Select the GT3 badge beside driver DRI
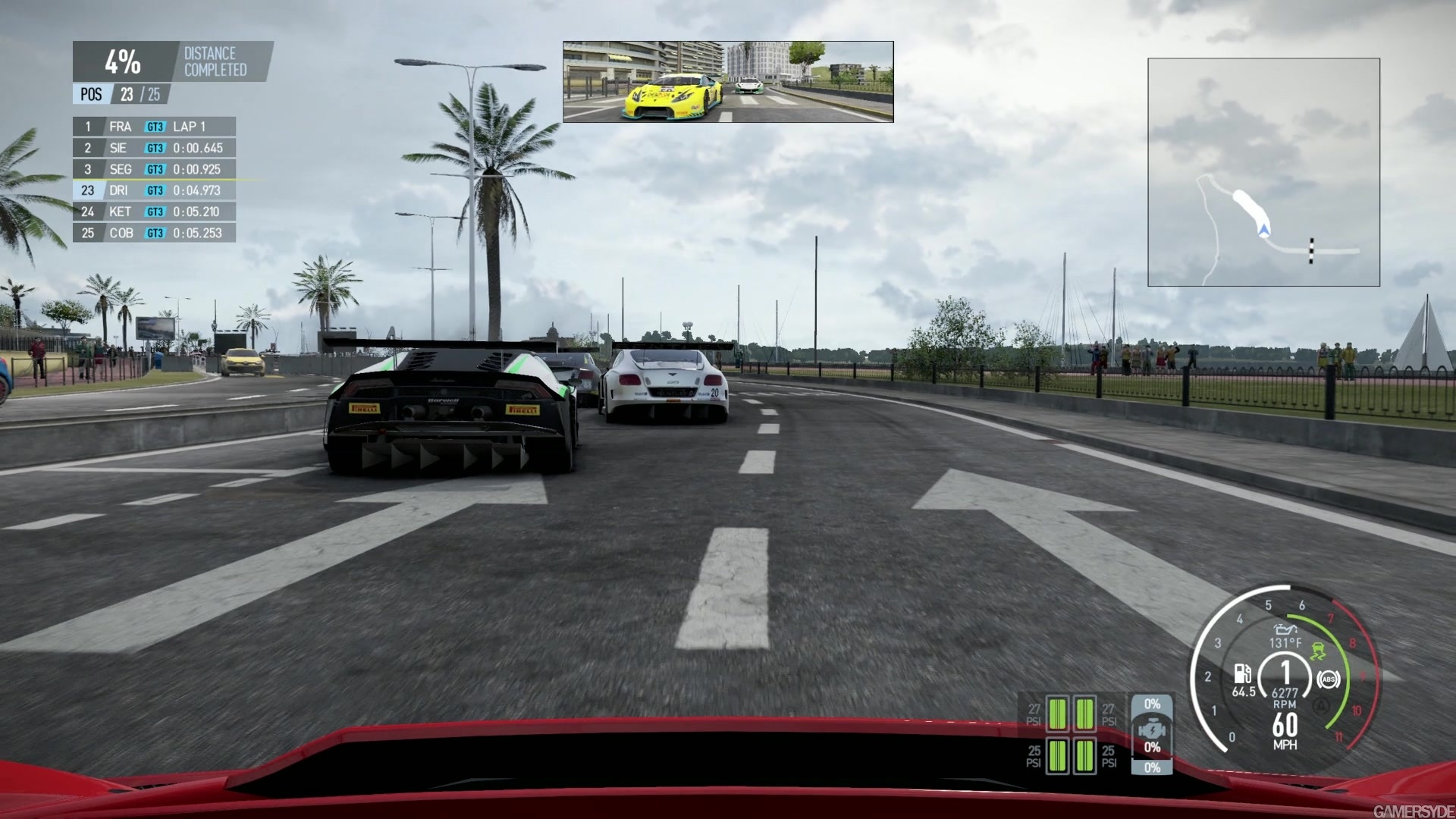This screenshot has height=819, width=1456. [x=154, y=190]
